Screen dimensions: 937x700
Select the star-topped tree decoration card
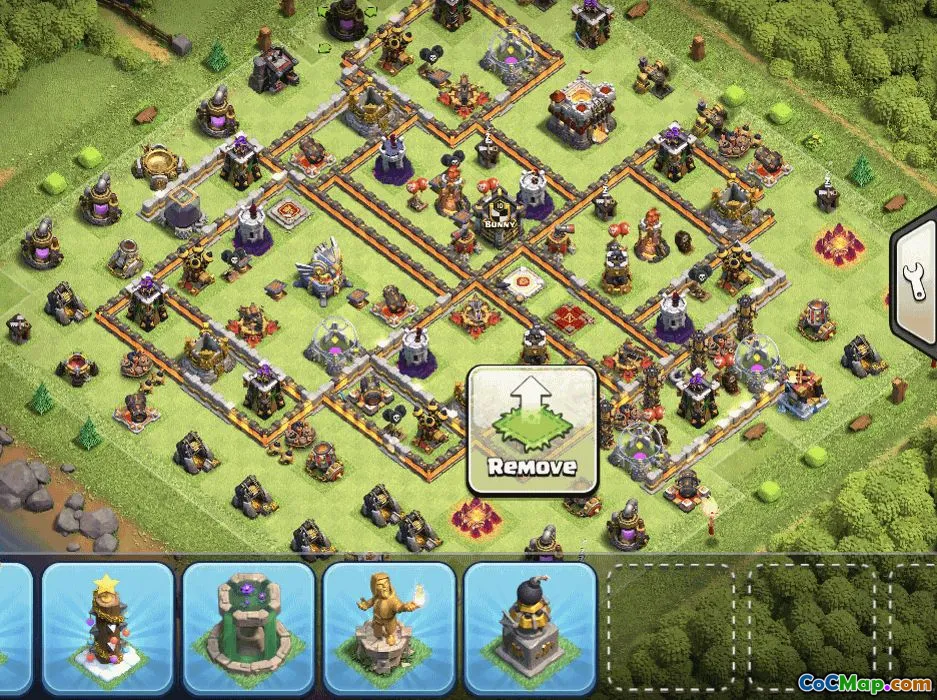pos(108,627)
